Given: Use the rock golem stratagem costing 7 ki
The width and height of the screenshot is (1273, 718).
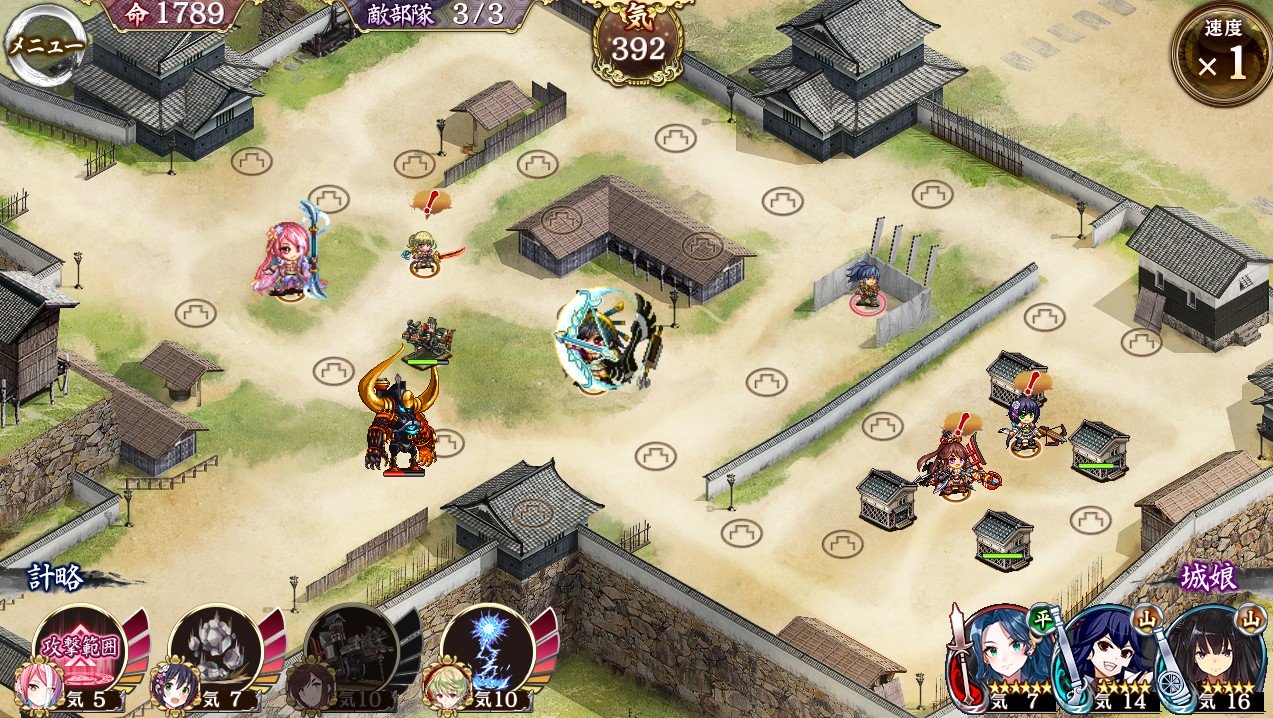Looking at the screenshot, I should pyautogui.click(x=214, y=650).
